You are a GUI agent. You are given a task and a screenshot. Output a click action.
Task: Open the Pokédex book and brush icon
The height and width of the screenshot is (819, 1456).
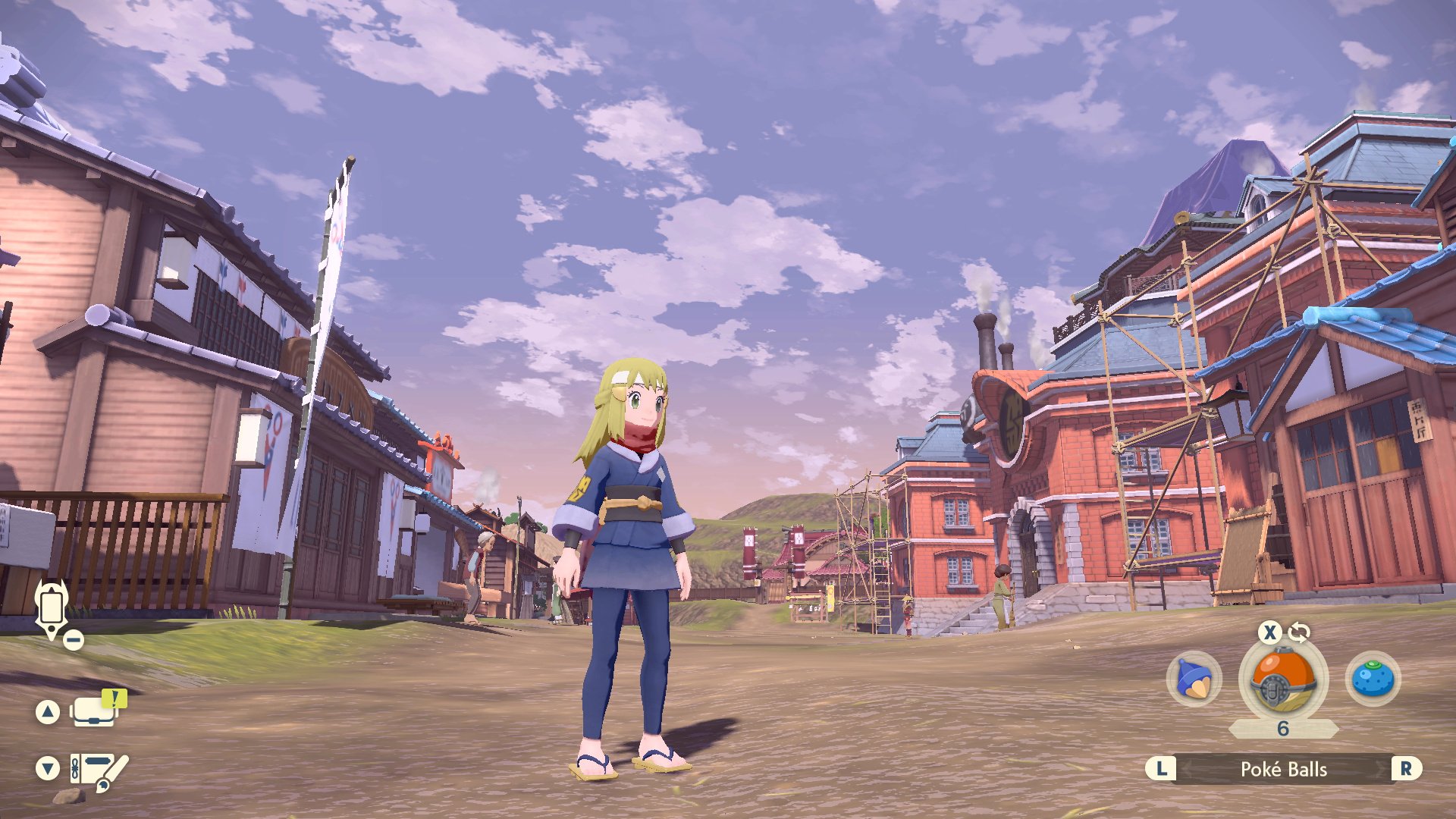(99, 770)
